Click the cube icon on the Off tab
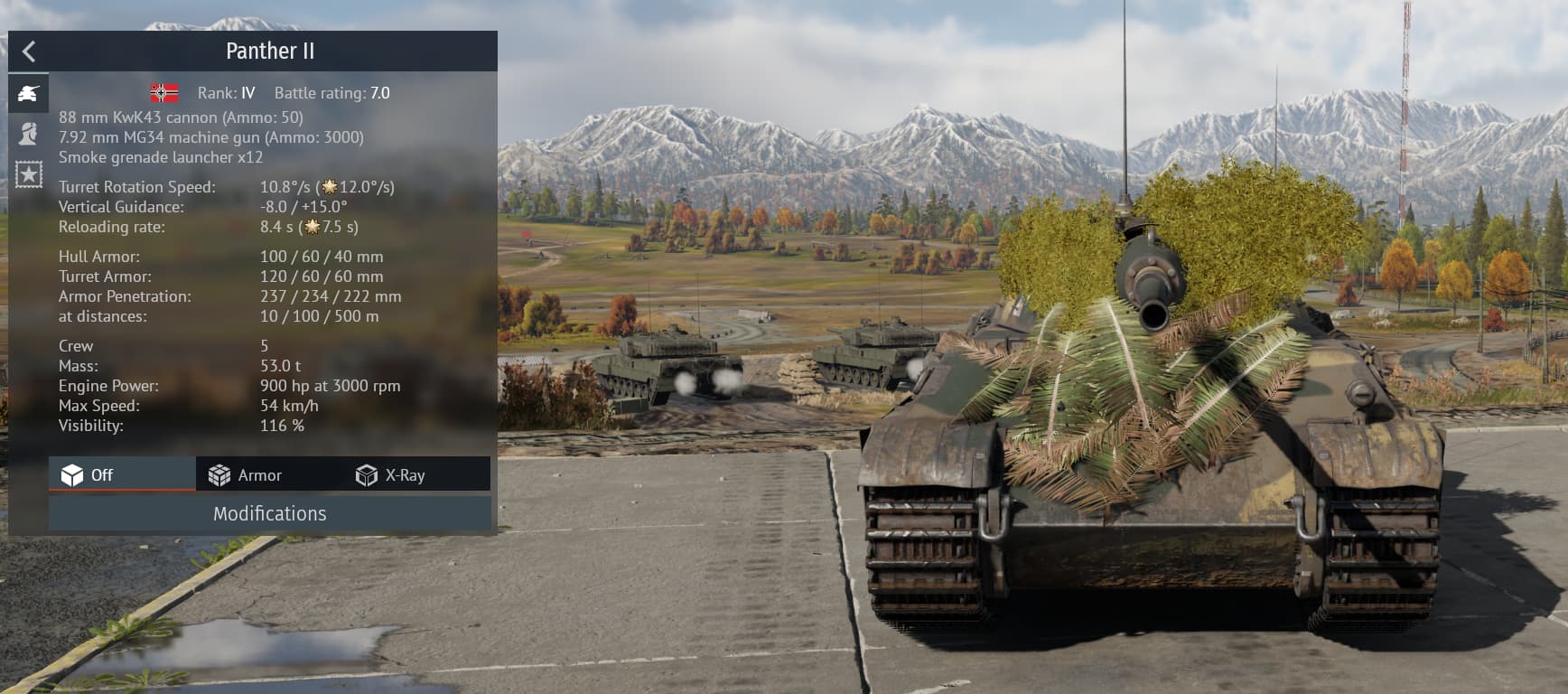 point(73,474)
